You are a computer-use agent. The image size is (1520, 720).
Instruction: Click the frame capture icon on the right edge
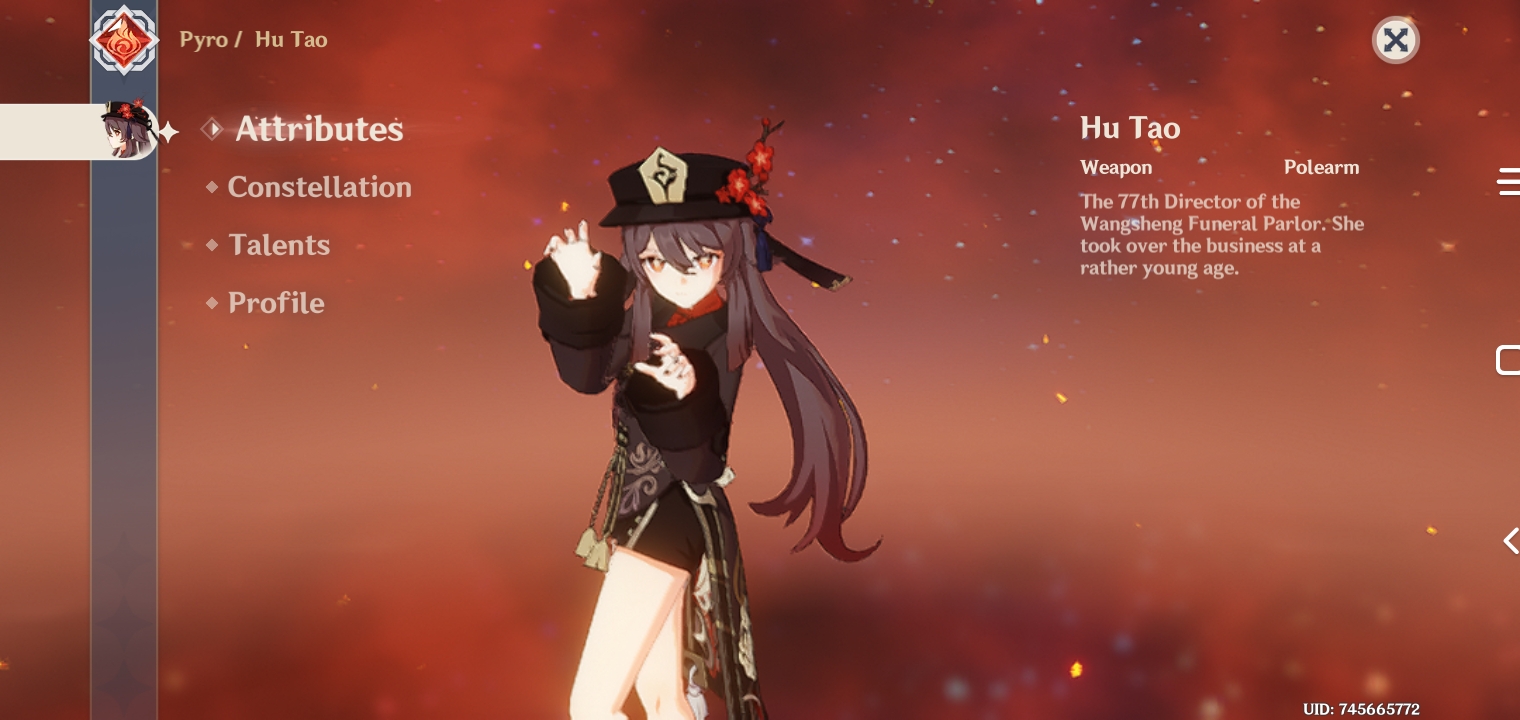1510,360
